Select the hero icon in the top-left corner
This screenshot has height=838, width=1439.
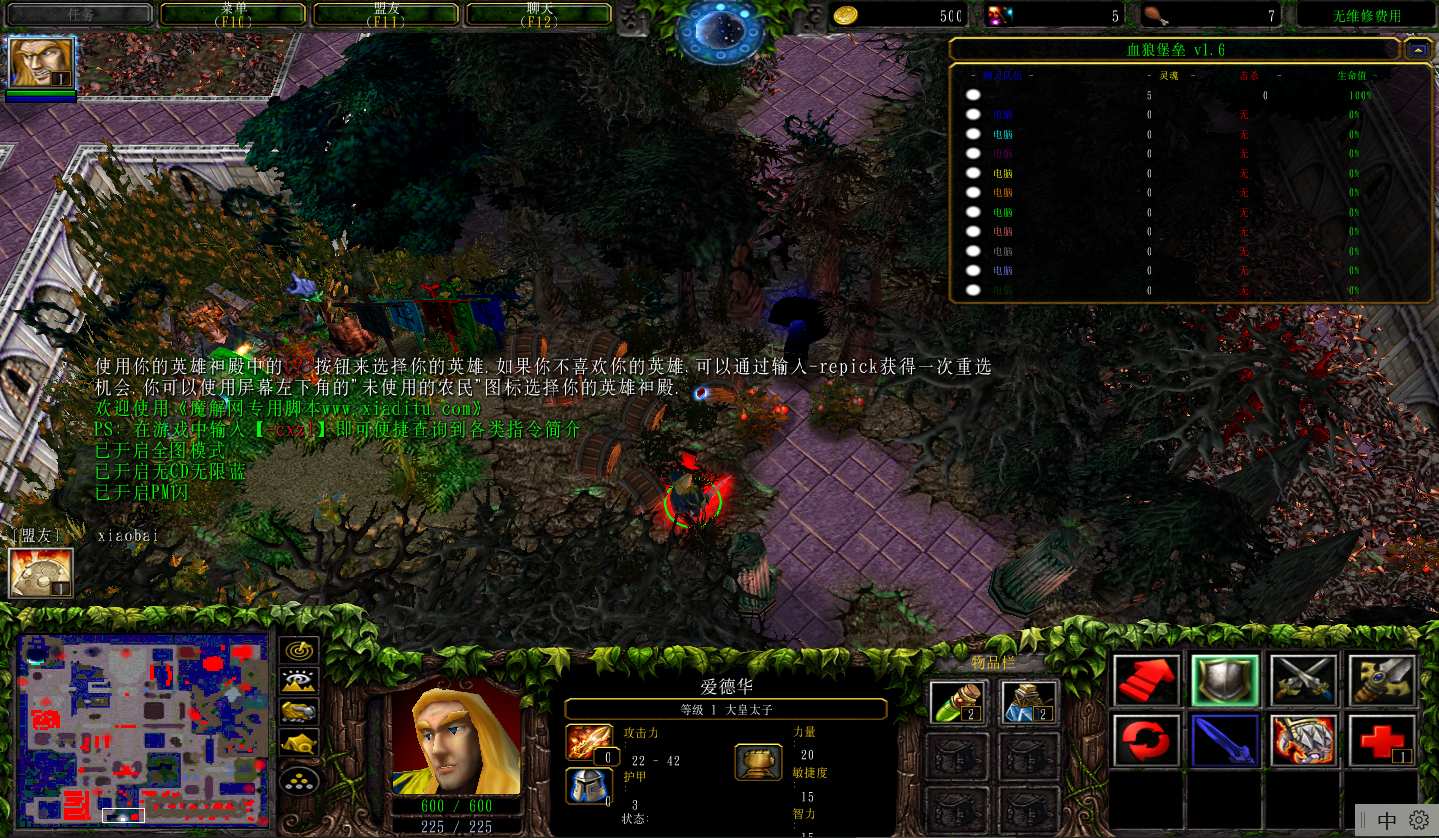[41, 62]
